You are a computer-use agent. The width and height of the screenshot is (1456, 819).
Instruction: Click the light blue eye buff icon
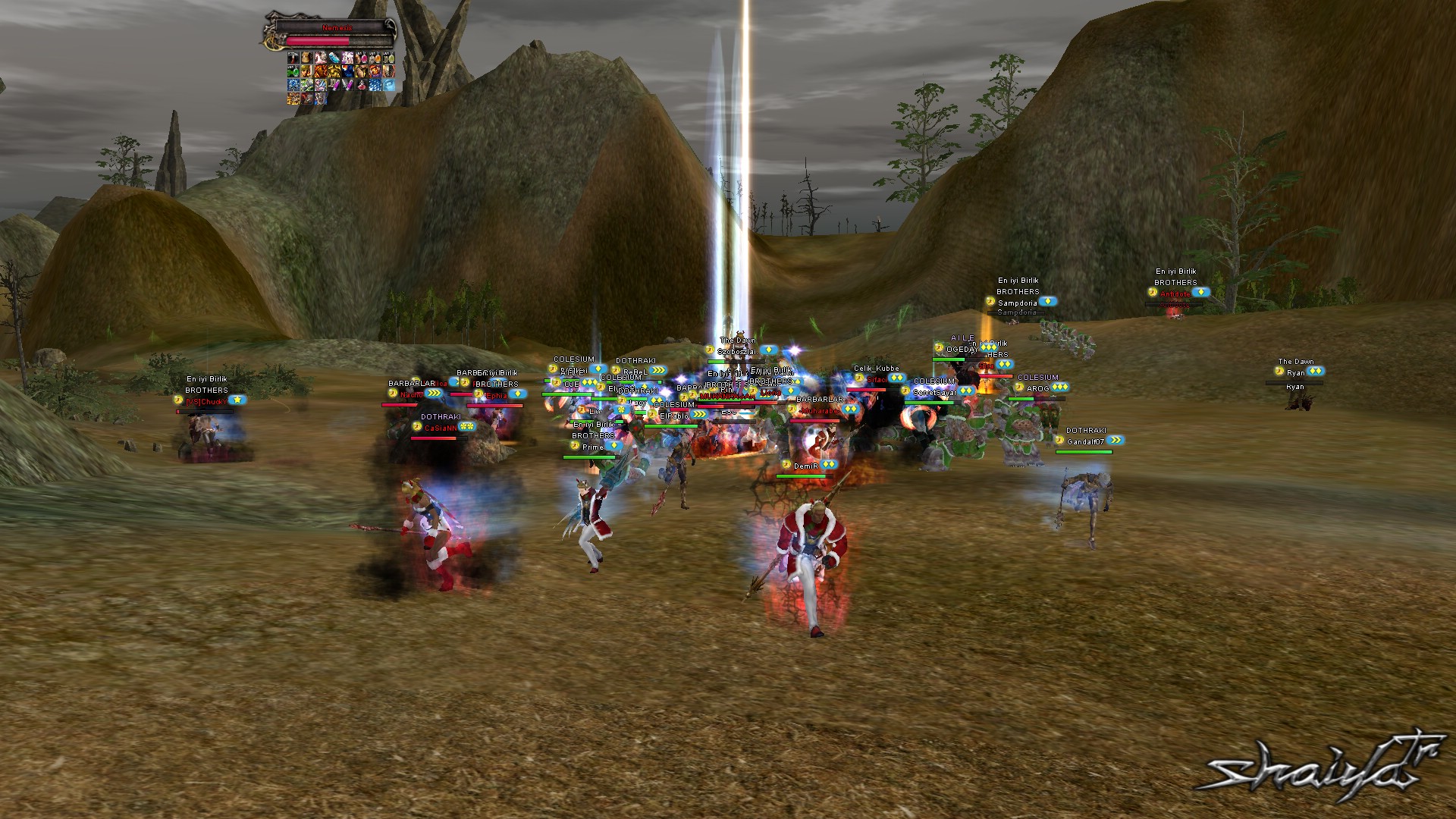pos(389,85)
